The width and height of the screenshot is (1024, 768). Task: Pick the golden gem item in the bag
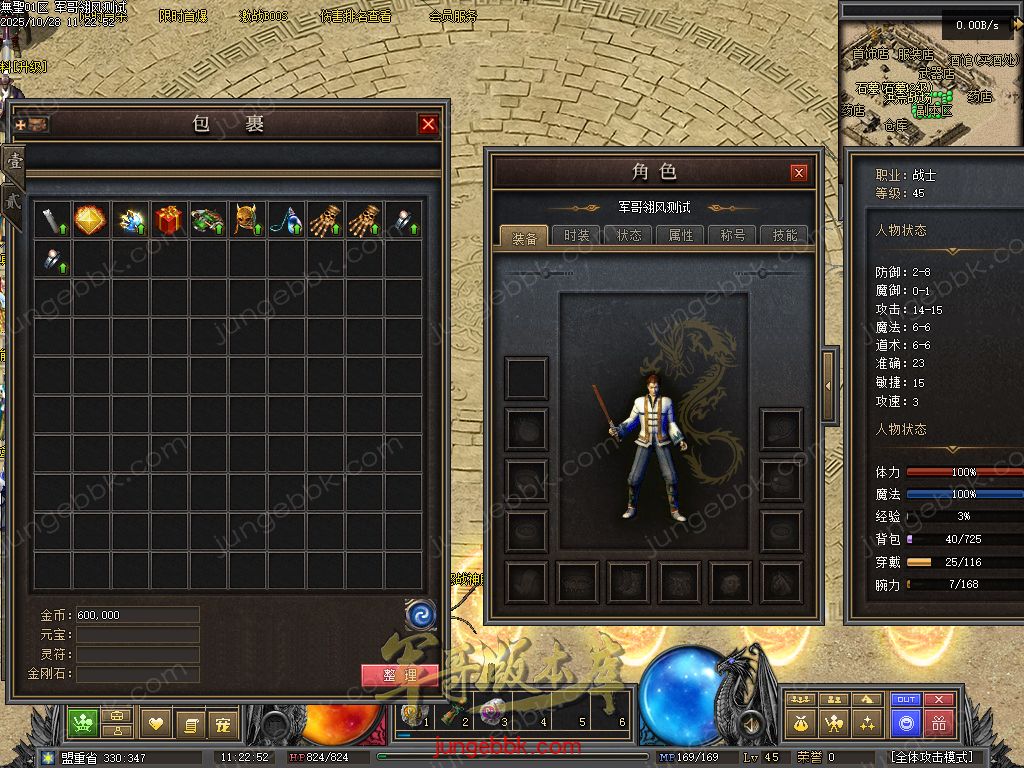(91, 220)
